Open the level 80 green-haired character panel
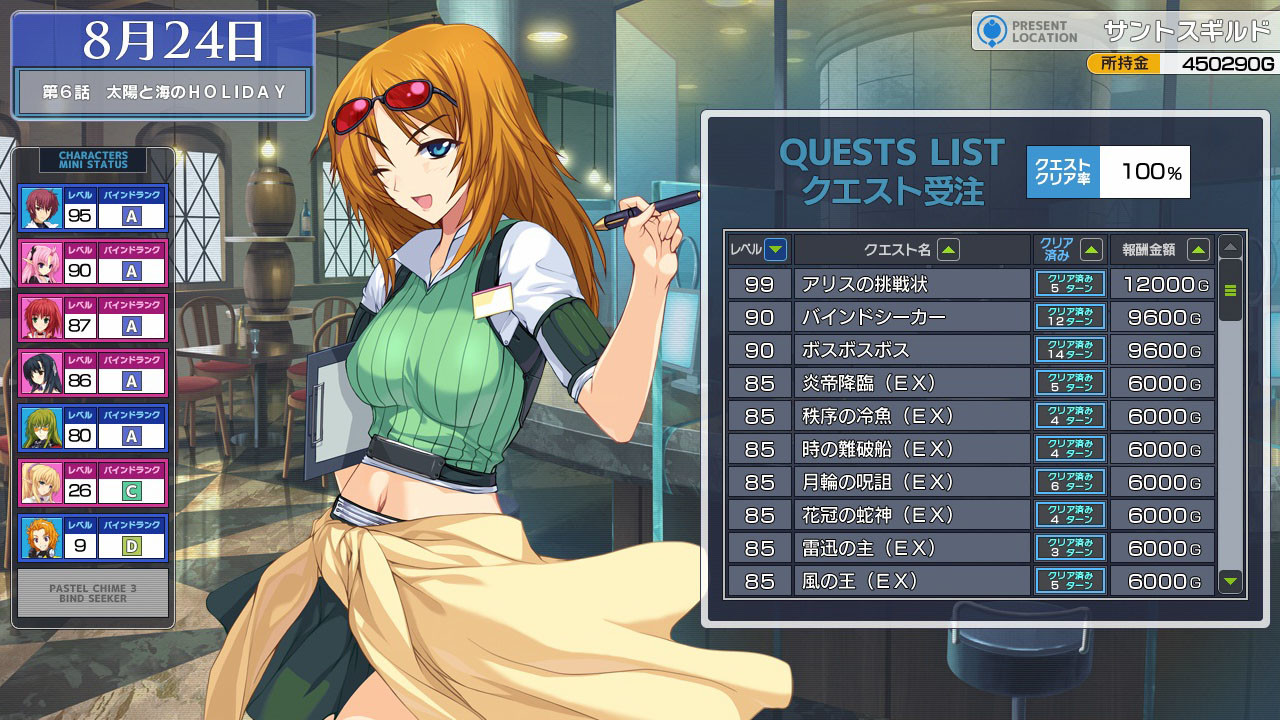Screen dimensions: 1280x720 tap(92, 428)
